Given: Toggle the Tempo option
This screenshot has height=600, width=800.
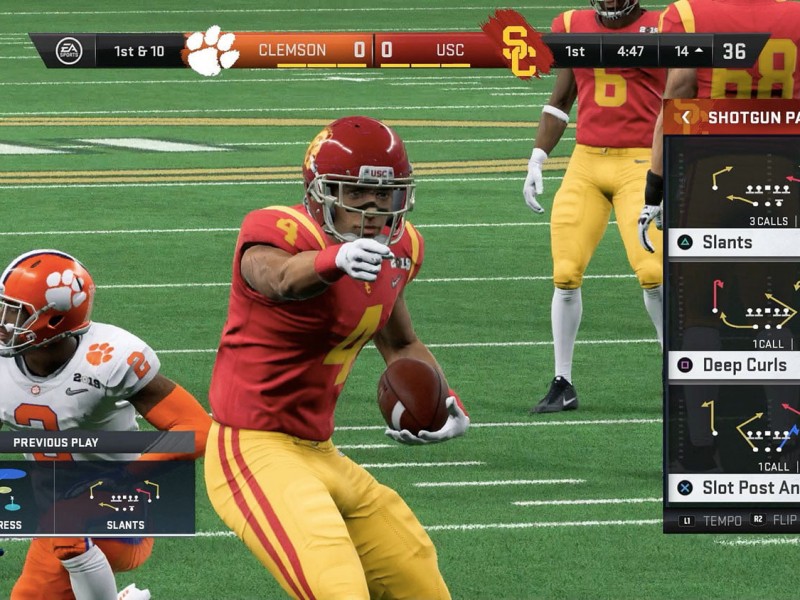Looking at the screenshot, I should [x=713, y=521].
